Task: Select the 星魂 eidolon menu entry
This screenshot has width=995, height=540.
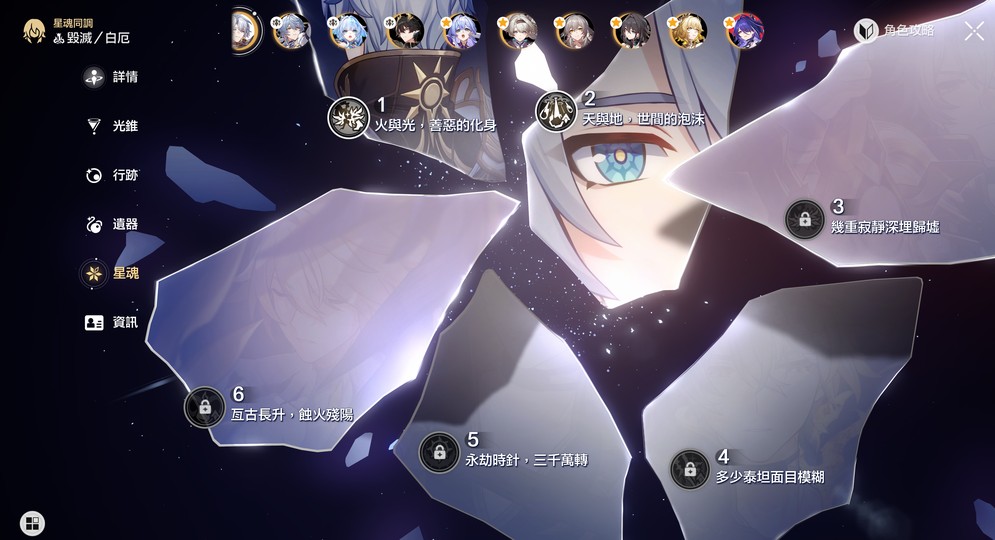Action: 111,273
